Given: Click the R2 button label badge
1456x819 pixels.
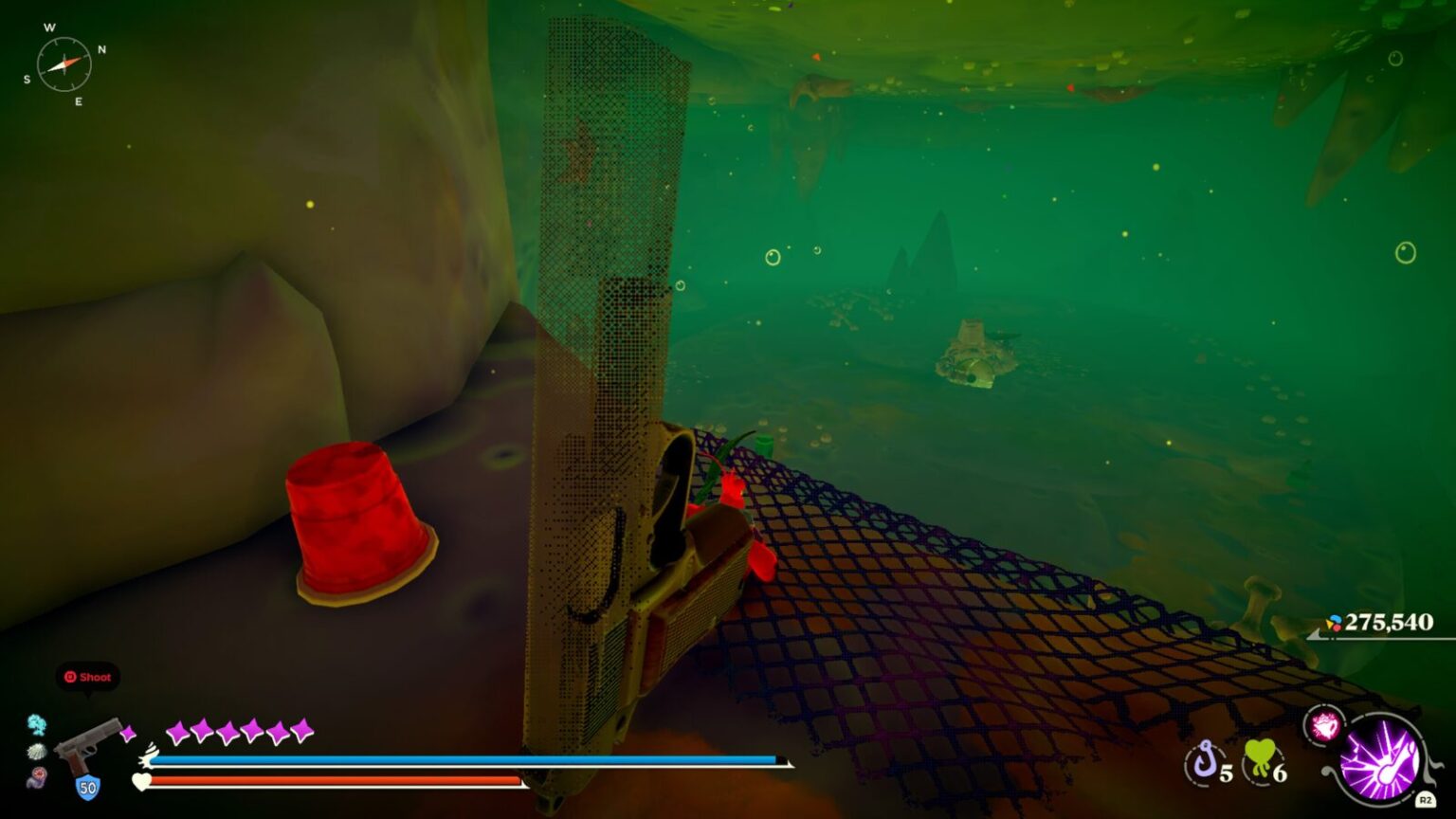Looking at the screenshot, I should click(1425, 799).
